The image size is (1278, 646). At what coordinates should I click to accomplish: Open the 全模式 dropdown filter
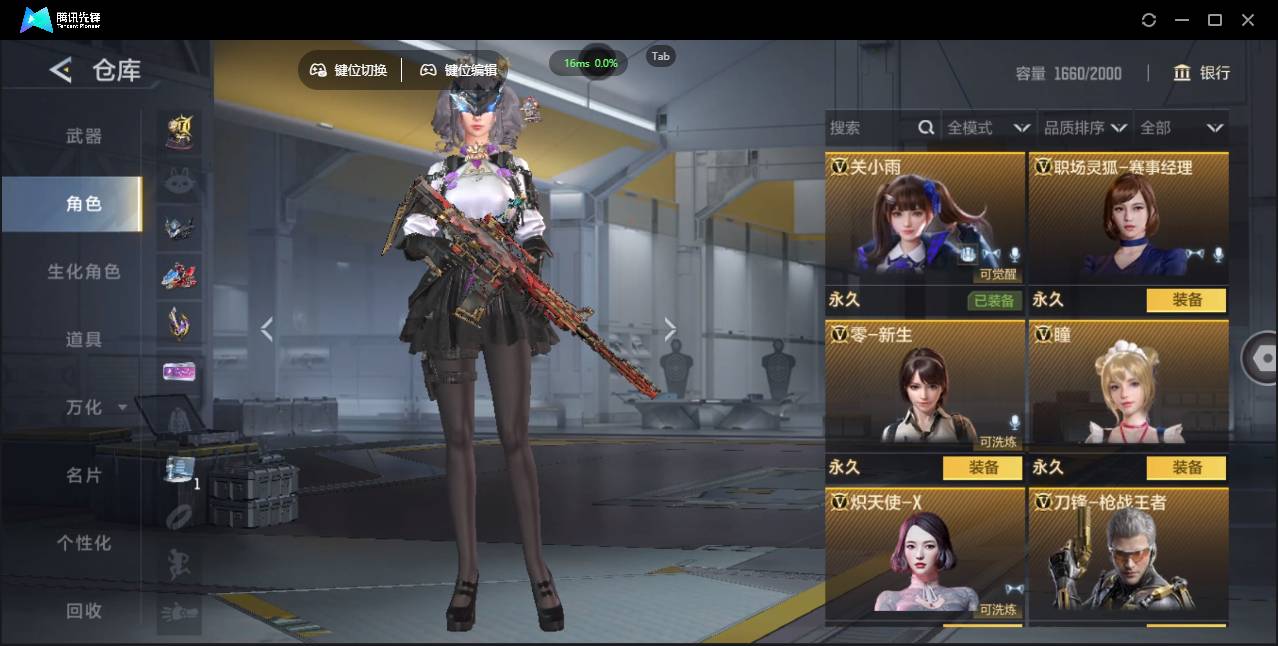(x=988, y=128)
